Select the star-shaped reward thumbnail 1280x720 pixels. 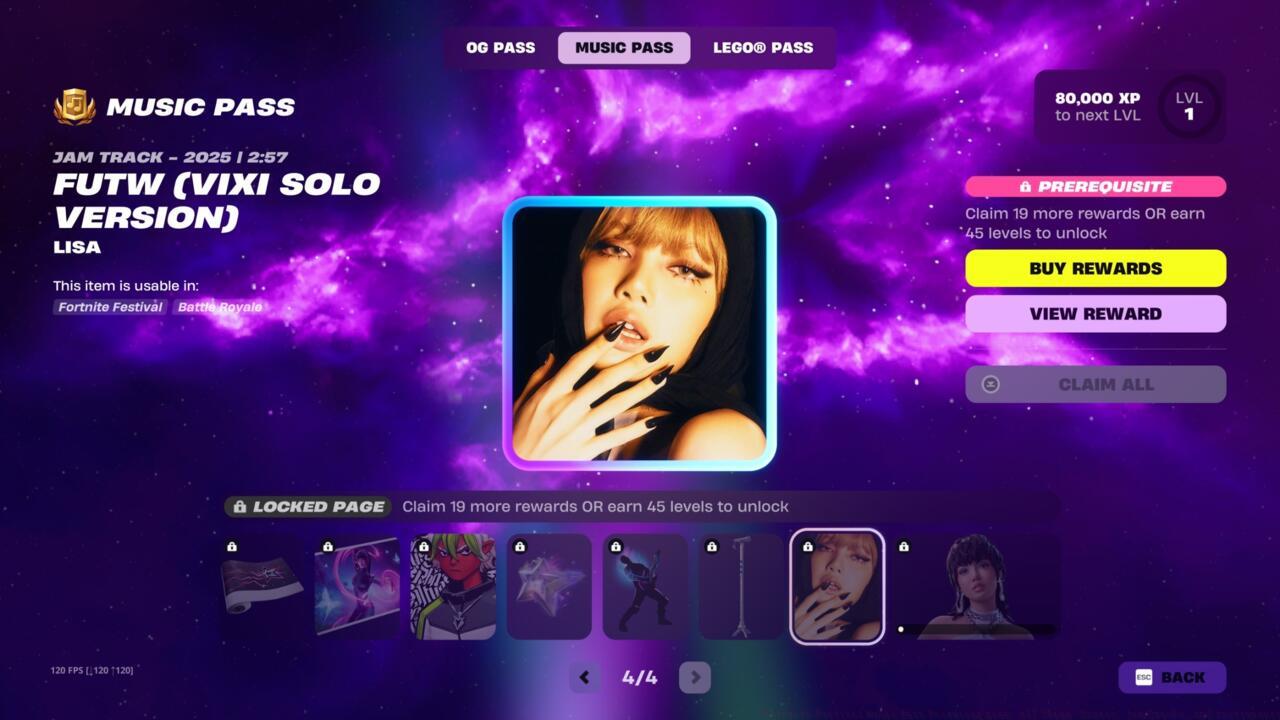pos(549,587)
